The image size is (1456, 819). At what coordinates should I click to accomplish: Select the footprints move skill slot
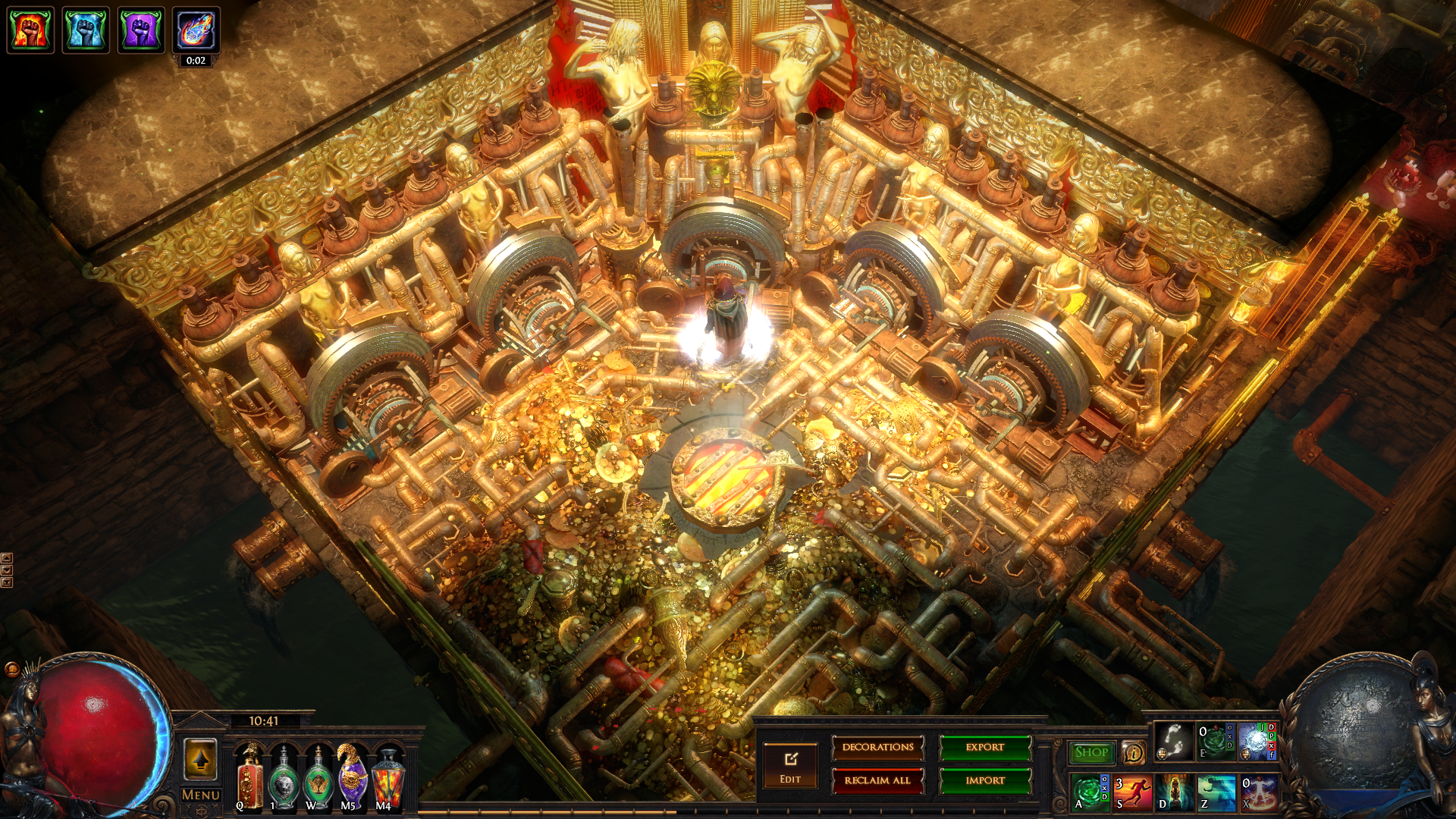(x=1173, y=741)
